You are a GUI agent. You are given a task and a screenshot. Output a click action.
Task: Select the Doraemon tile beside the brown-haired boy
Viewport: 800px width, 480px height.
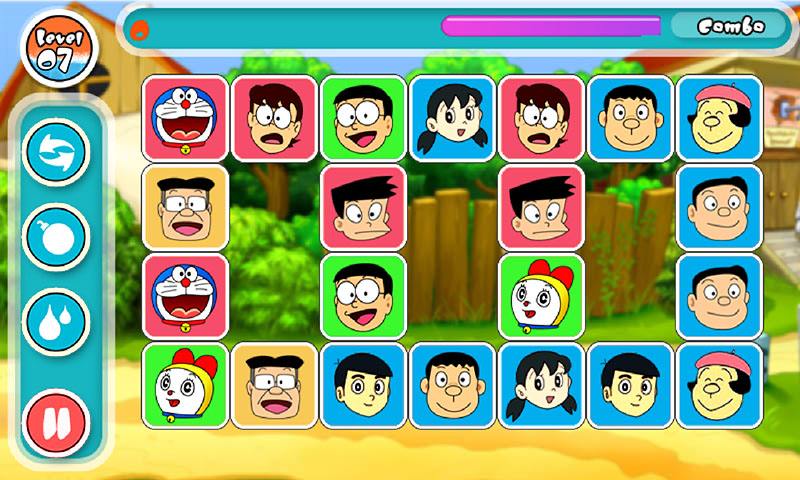pyautogui.click(x=185, y=119)
